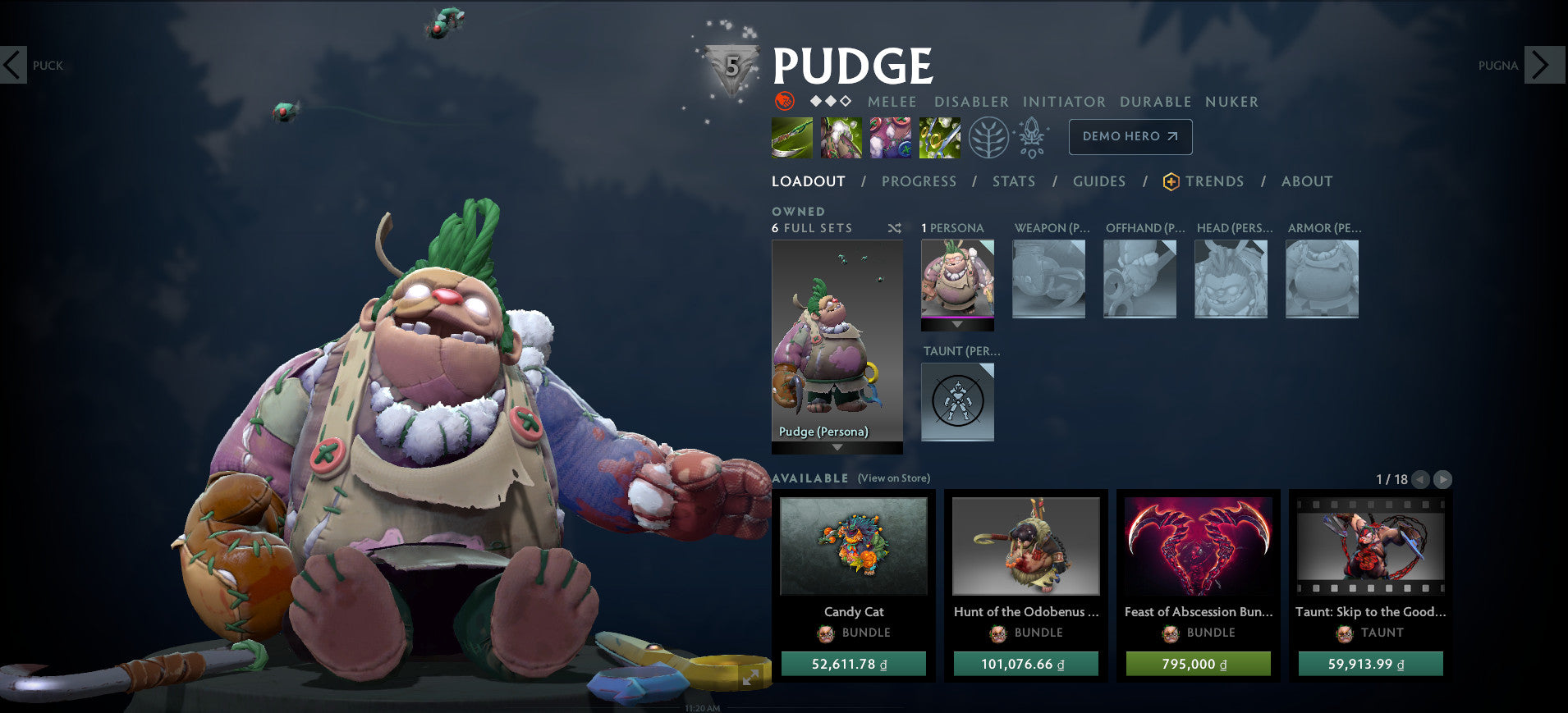Expand the Pudge (Persona) set details arrow

tap(837, 447)
